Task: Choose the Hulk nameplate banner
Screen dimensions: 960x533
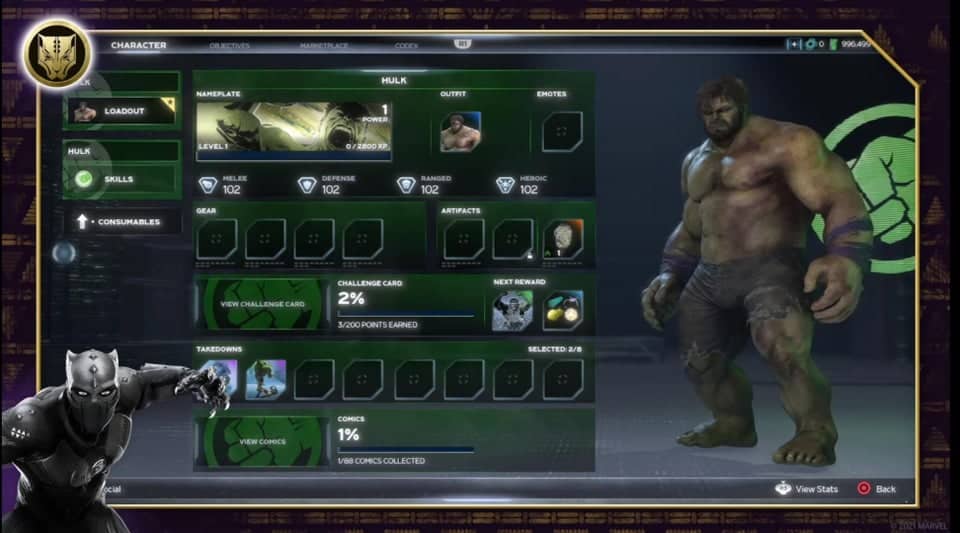Action: [293, 131]
